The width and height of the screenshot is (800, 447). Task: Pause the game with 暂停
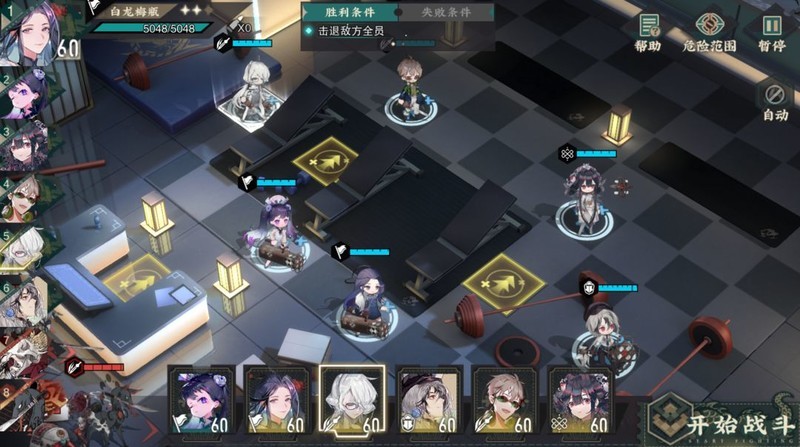[771, 32]
